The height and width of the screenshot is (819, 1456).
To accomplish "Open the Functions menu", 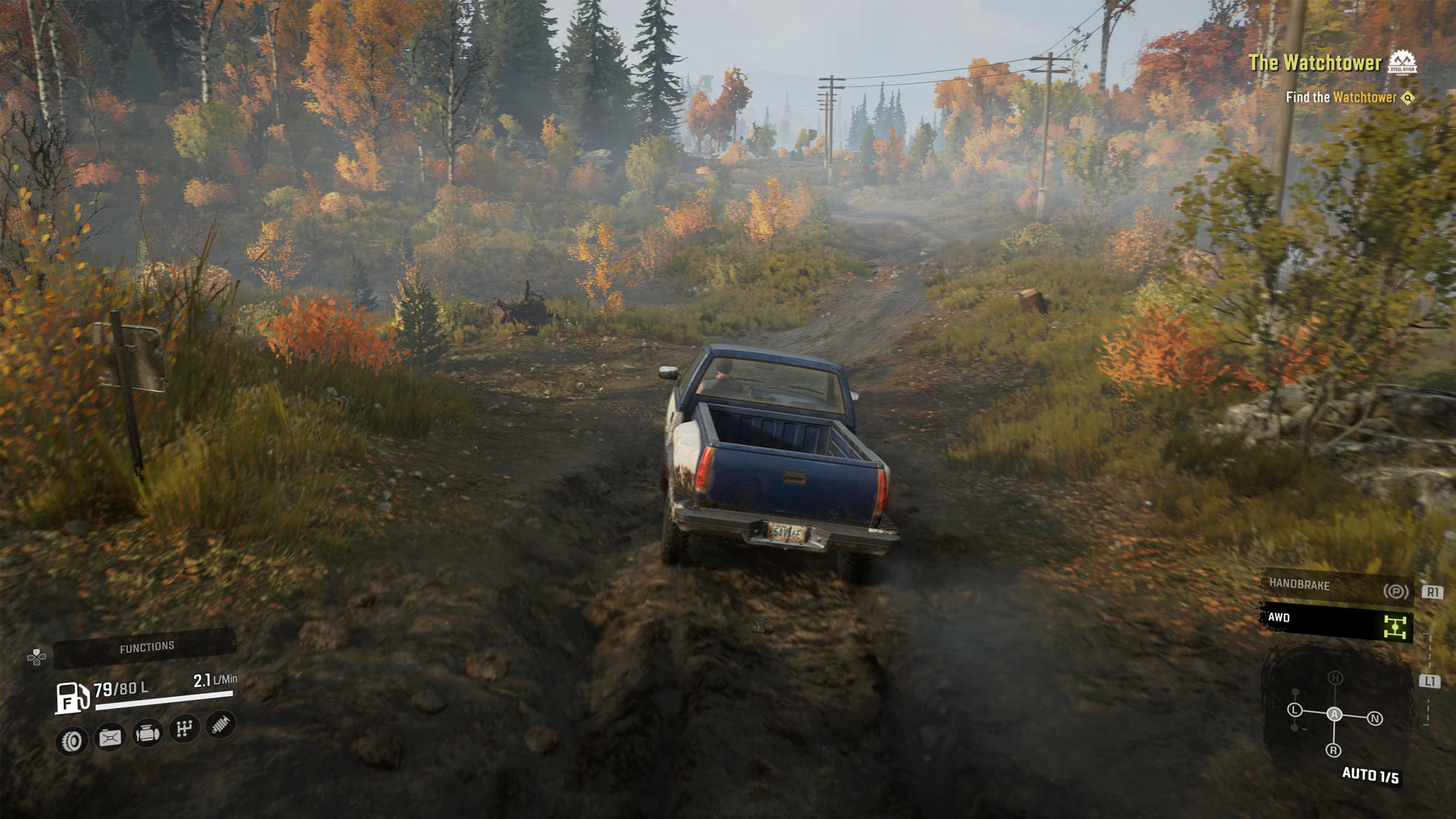I will click(x=146, y=647).
